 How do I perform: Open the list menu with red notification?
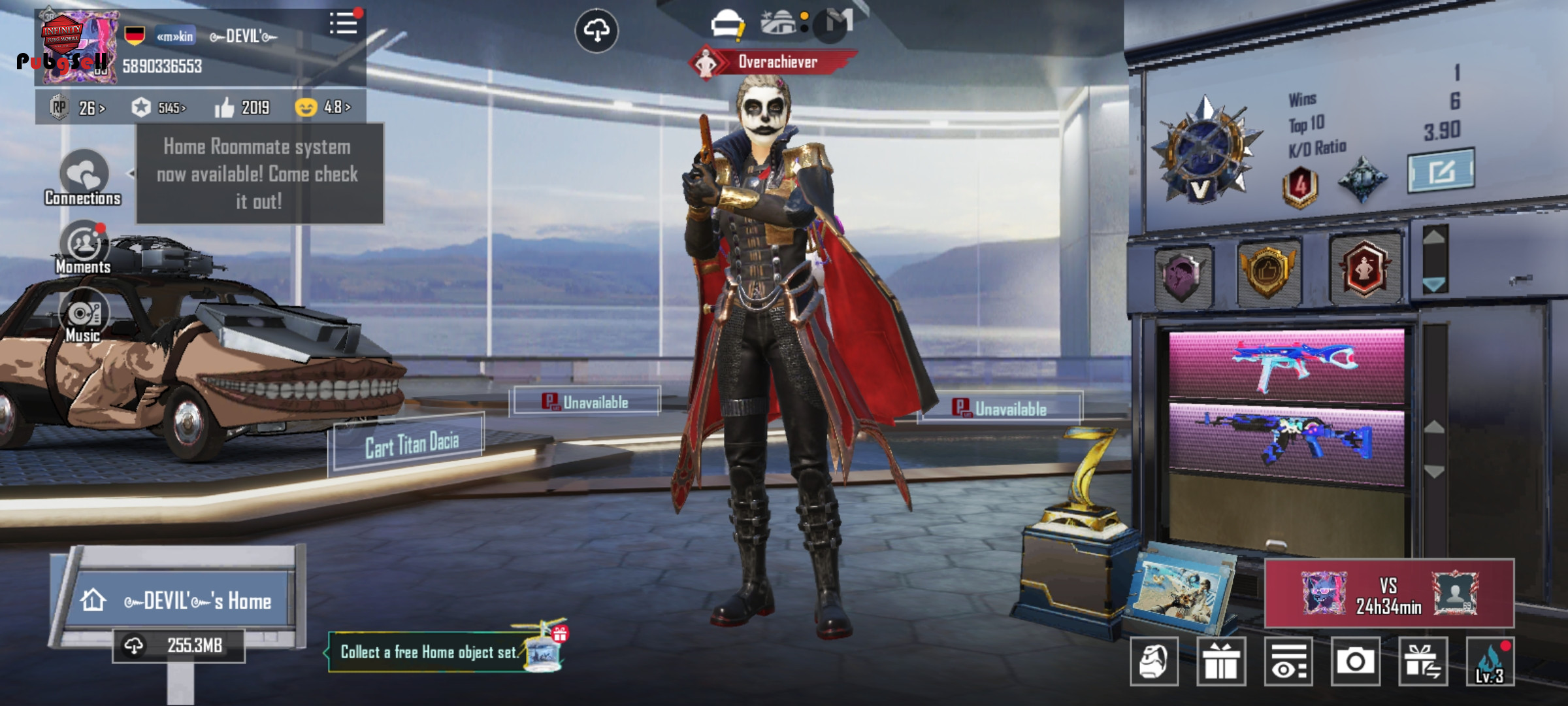coord(343,25)
